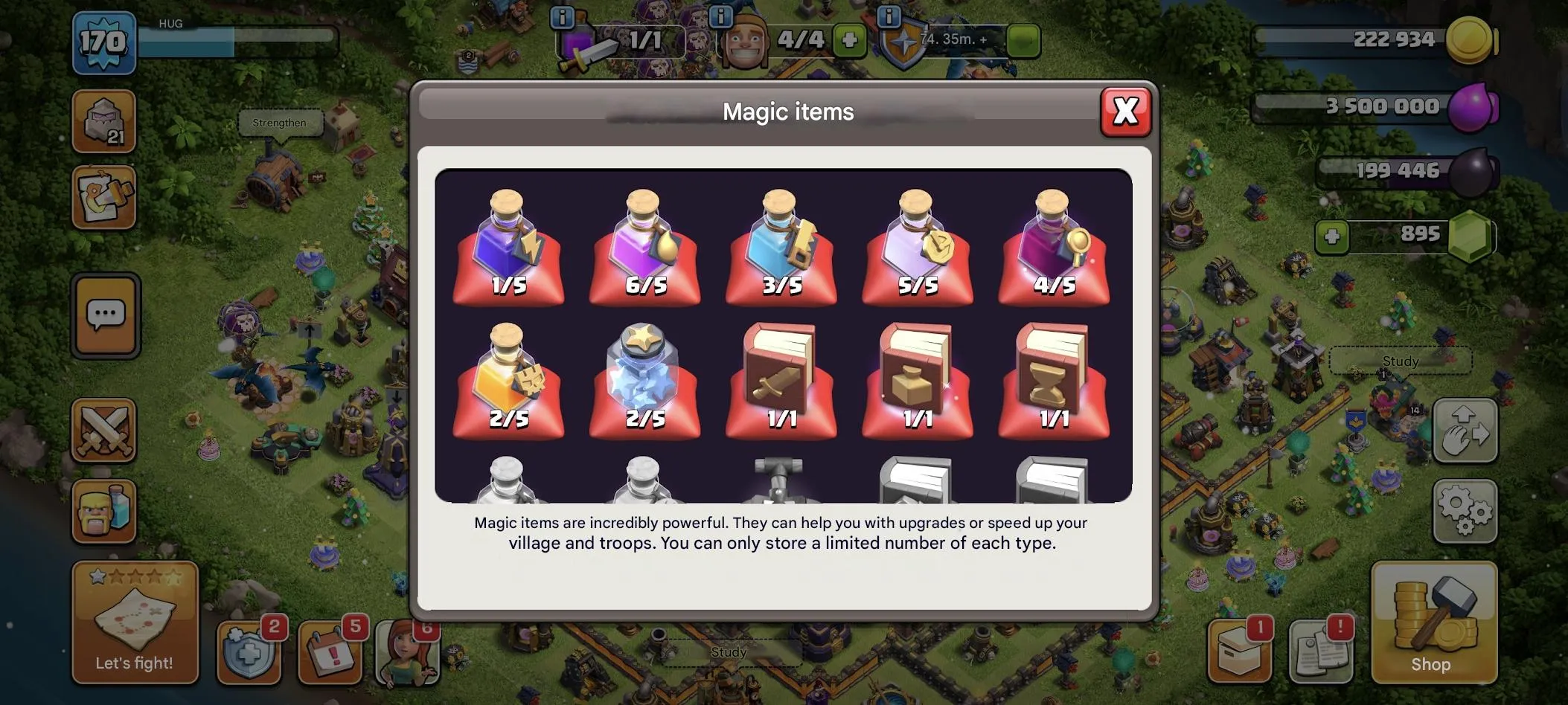
Task: Open the chat panel
Action: [105, 315]
